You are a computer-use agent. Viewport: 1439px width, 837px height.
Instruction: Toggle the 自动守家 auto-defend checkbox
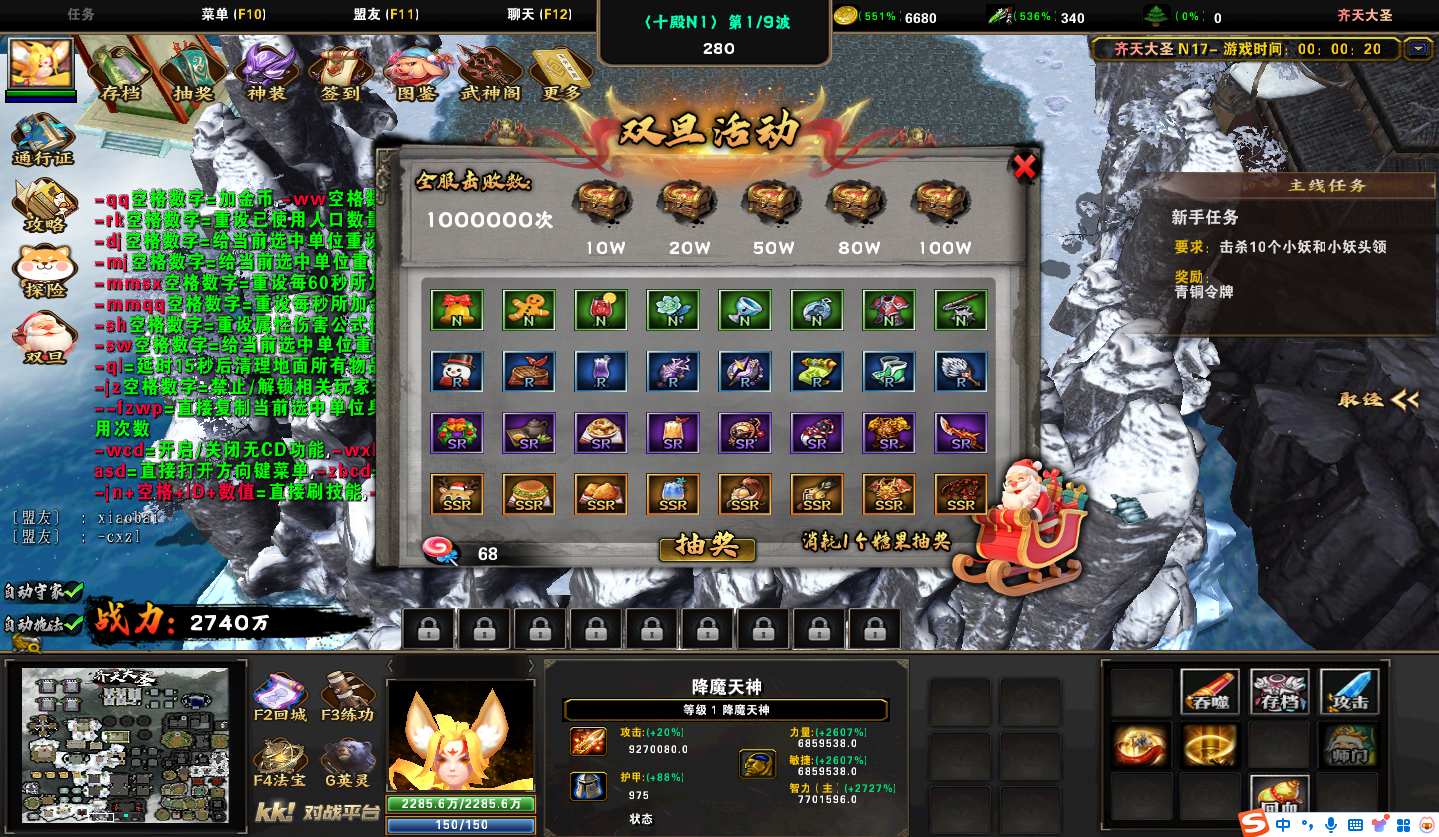[x=71, y=590]
